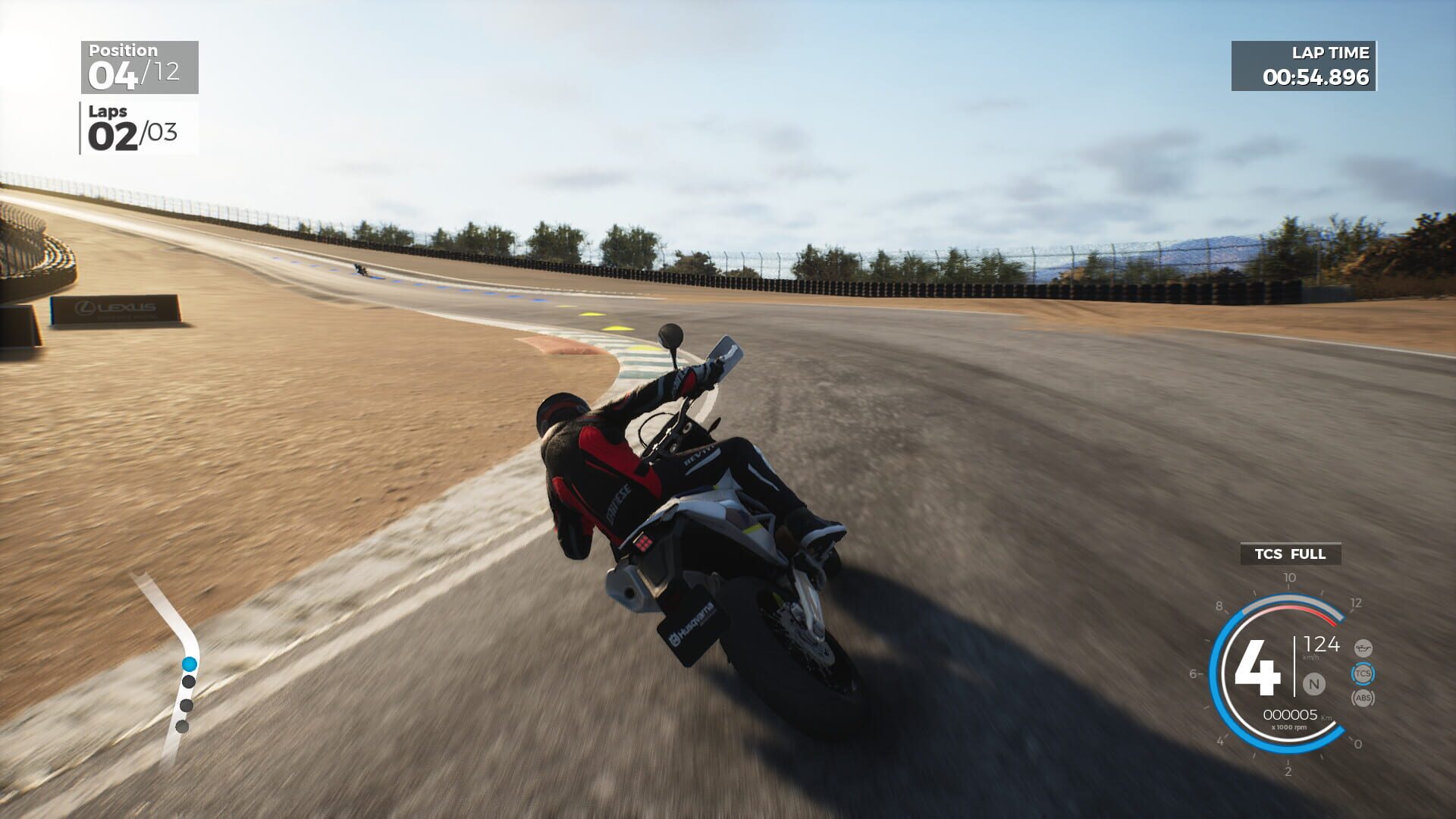
Task: Select the neutral gear "N" indicator circle
Action: tap(1314, 683)
